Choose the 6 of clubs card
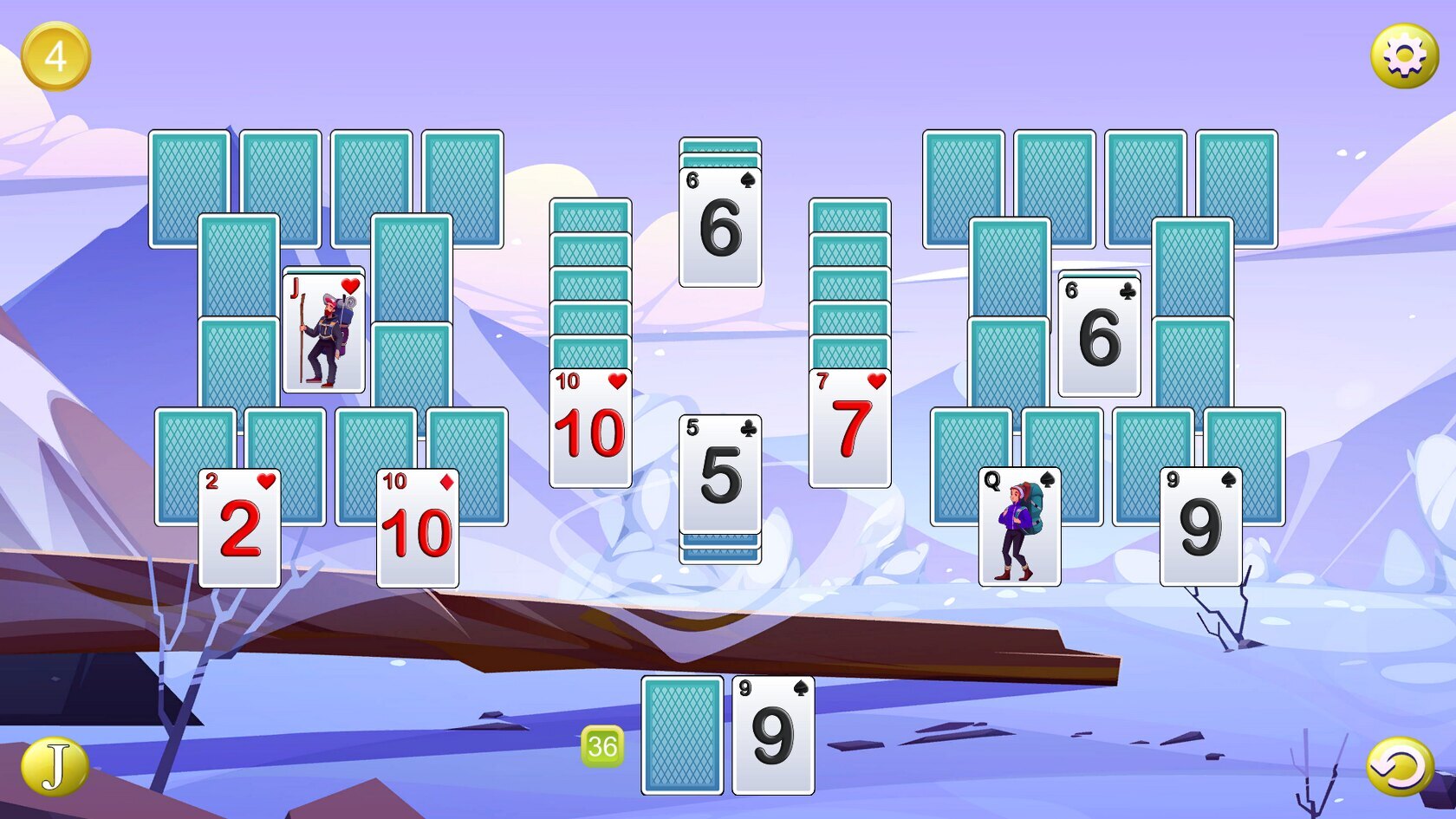1456x819 pixels. (1099, 336)
